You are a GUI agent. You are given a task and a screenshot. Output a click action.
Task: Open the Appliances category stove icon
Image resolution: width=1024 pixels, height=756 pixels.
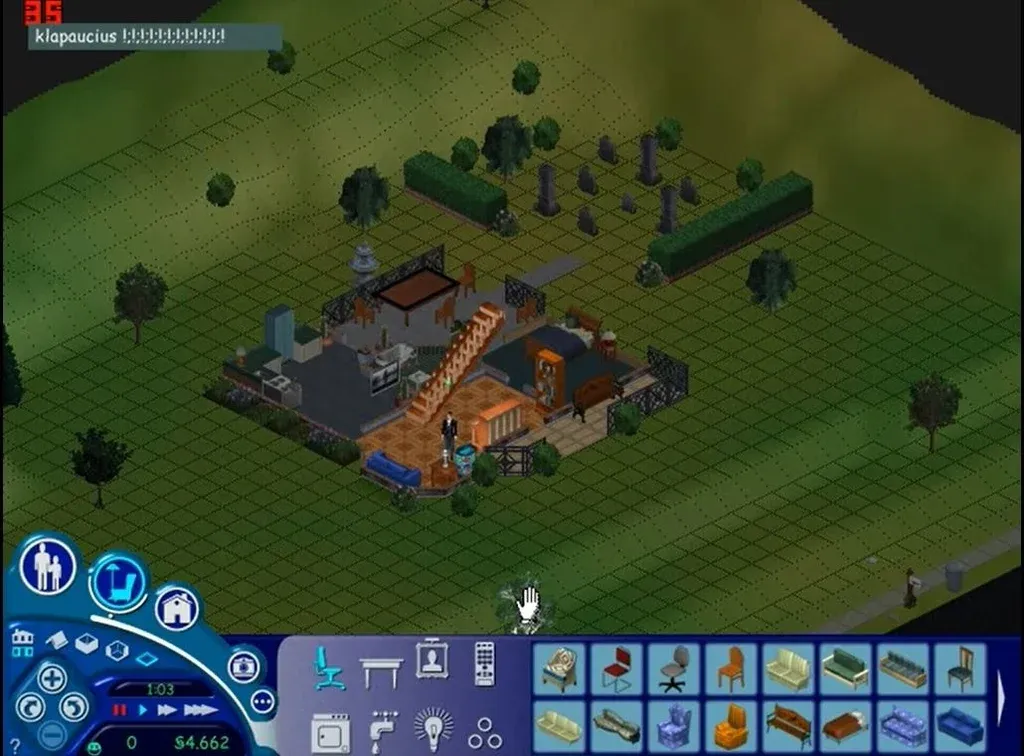330,731
